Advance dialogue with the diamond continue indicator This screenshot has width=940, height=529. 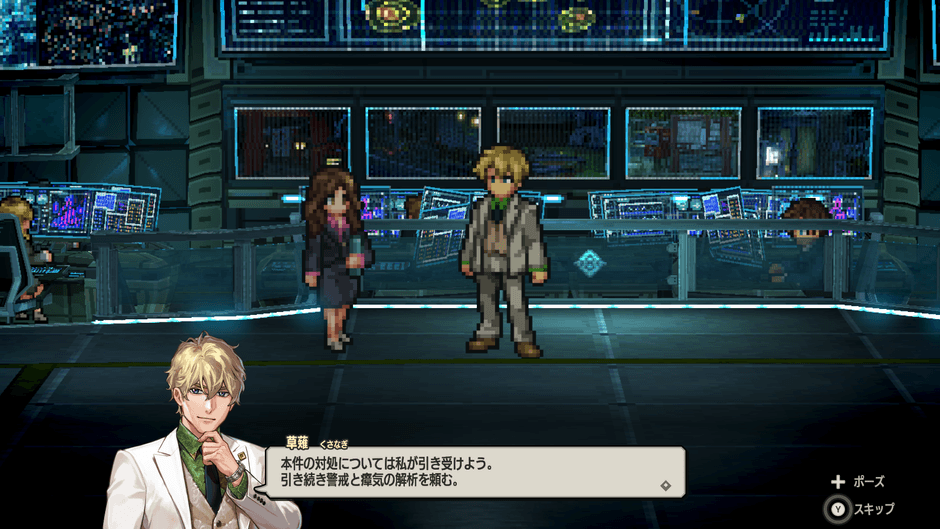tap(665, 485)
